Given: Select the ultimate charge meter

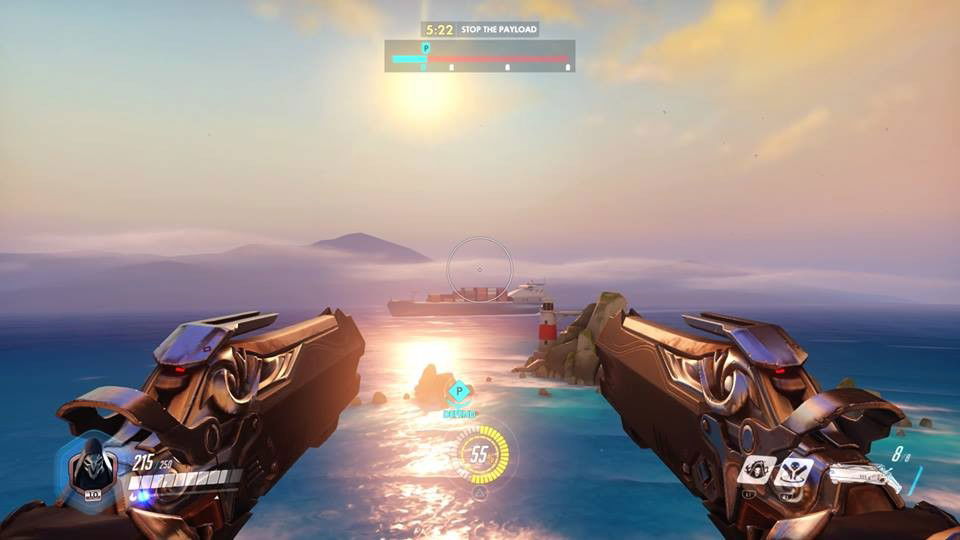Looking at the screenshot, I should [480, 455].
